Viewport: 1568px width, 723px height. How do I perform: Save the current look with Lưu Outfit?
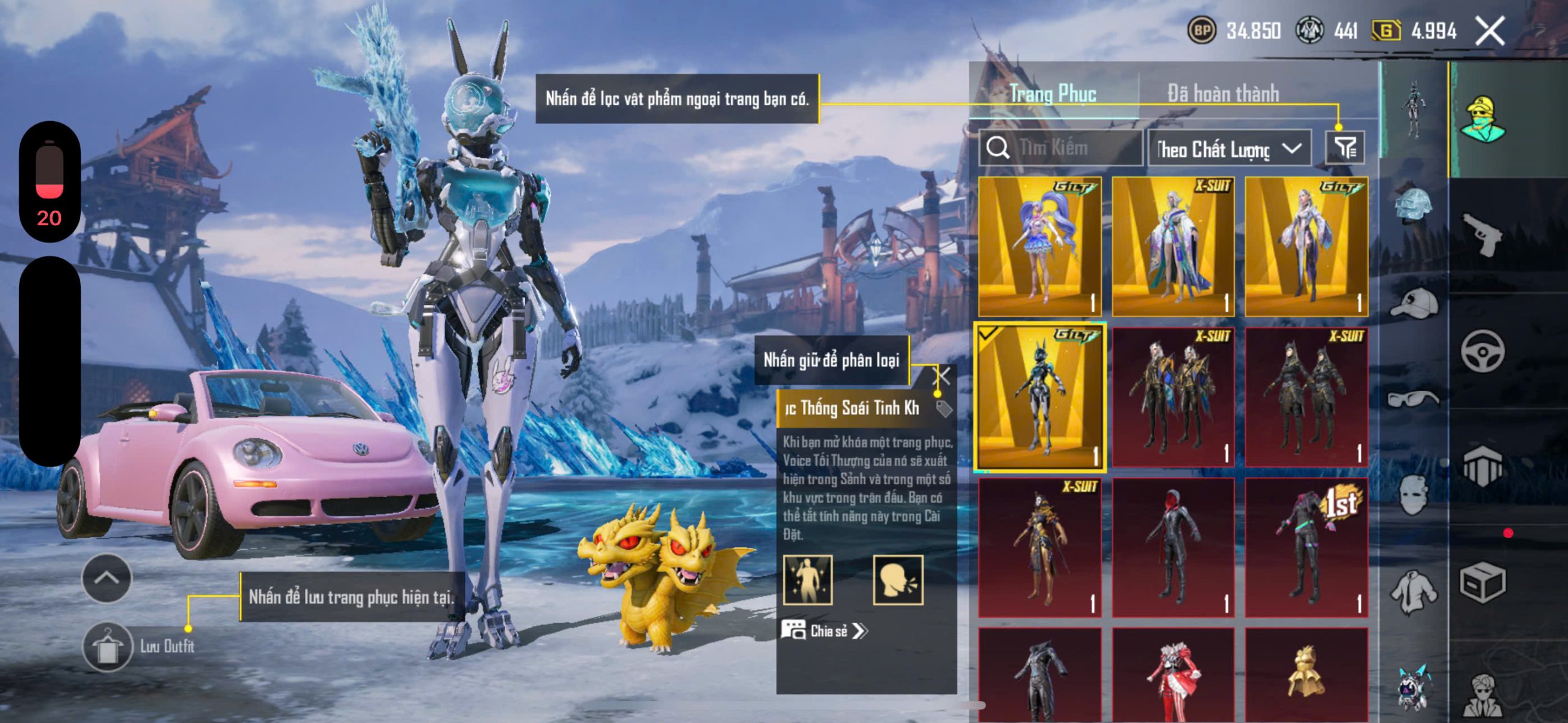click(x=108, y=646)
